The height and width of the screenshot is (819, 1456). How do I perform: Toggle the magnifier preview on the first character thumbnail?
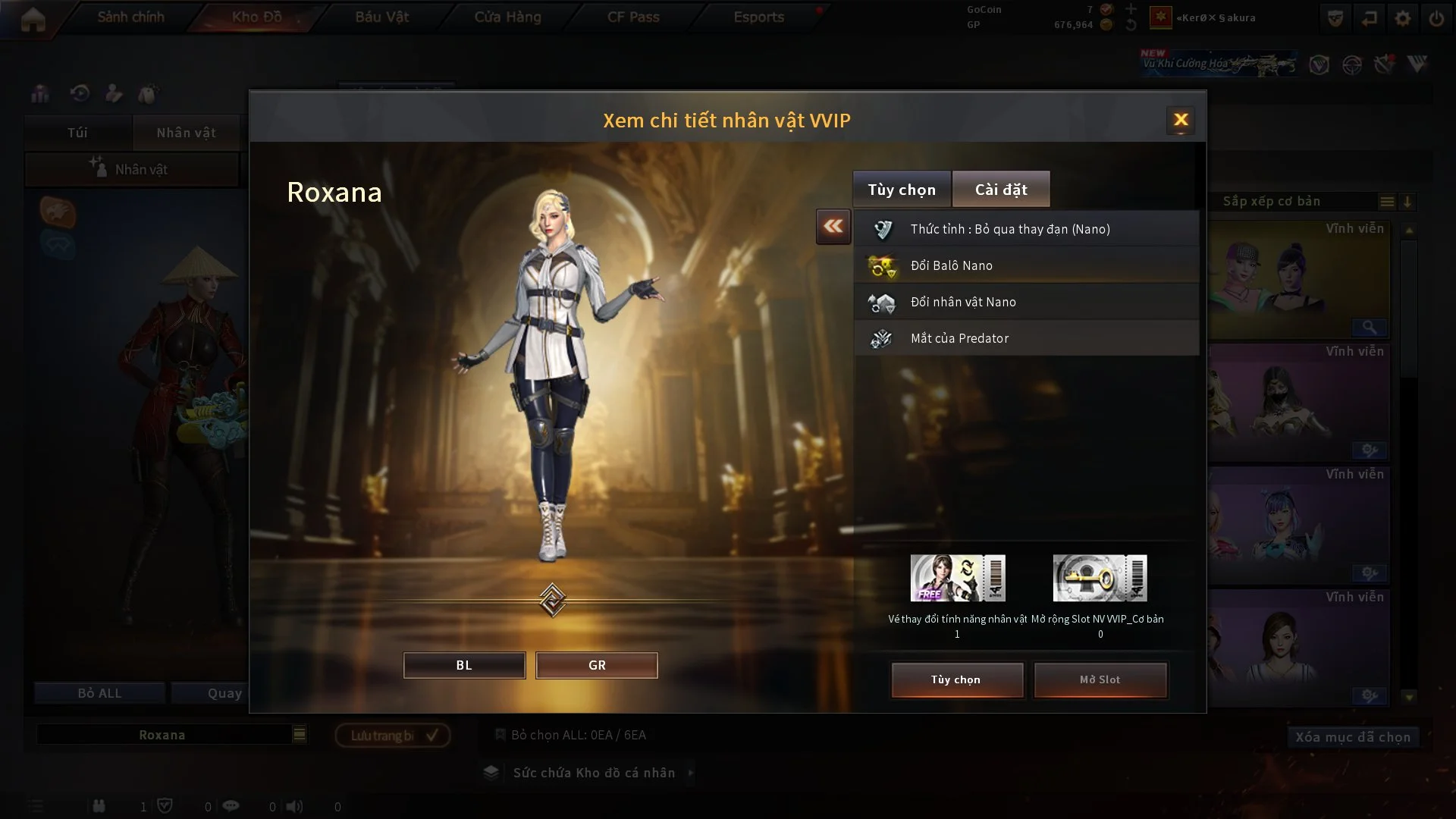coord(1370,328)
